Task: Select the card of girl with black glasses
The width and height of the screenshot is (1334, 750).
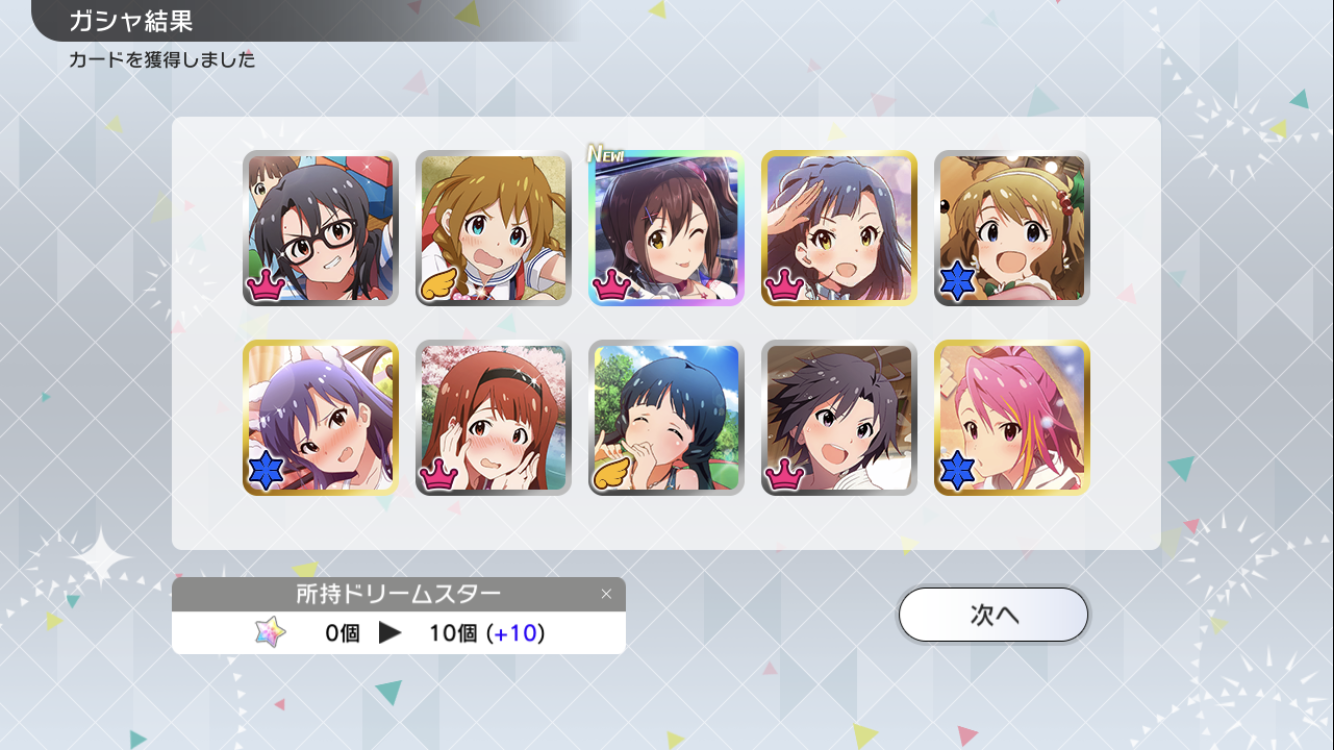Action: 321,228
